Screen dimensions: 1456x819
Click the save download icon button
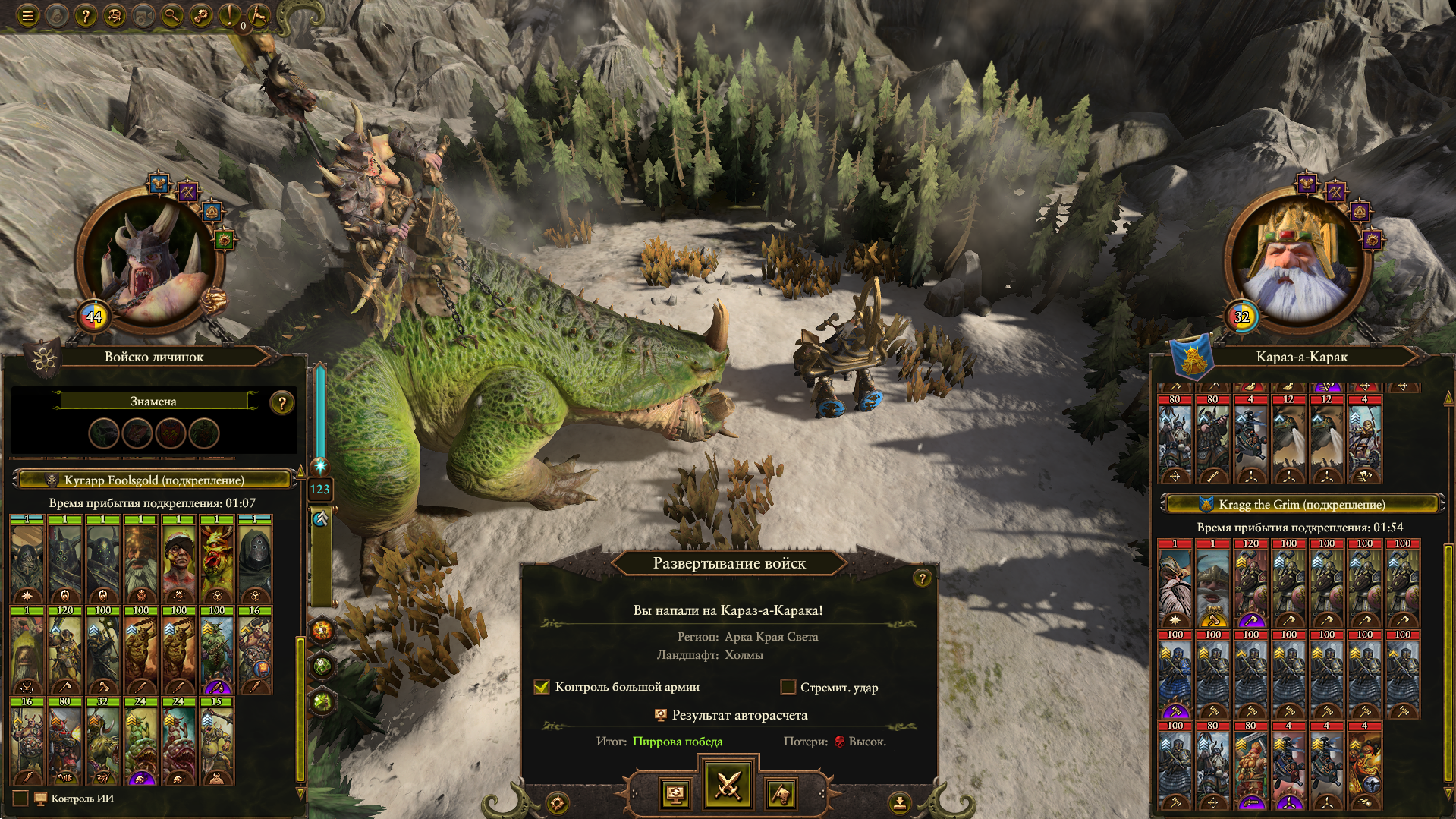point(899,802)
